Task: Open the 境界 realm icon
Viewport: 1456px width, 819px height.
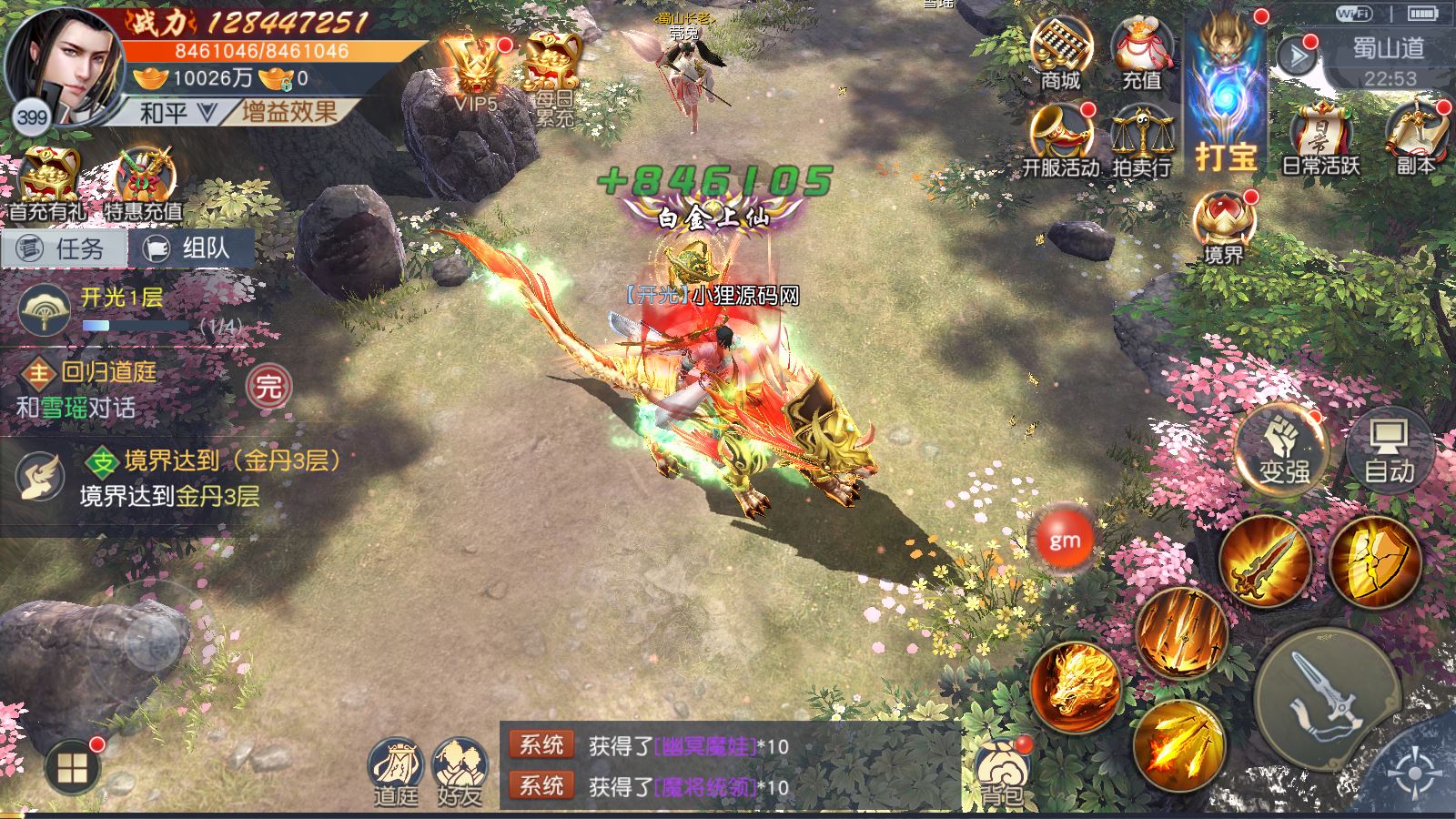Action: 1223,227
